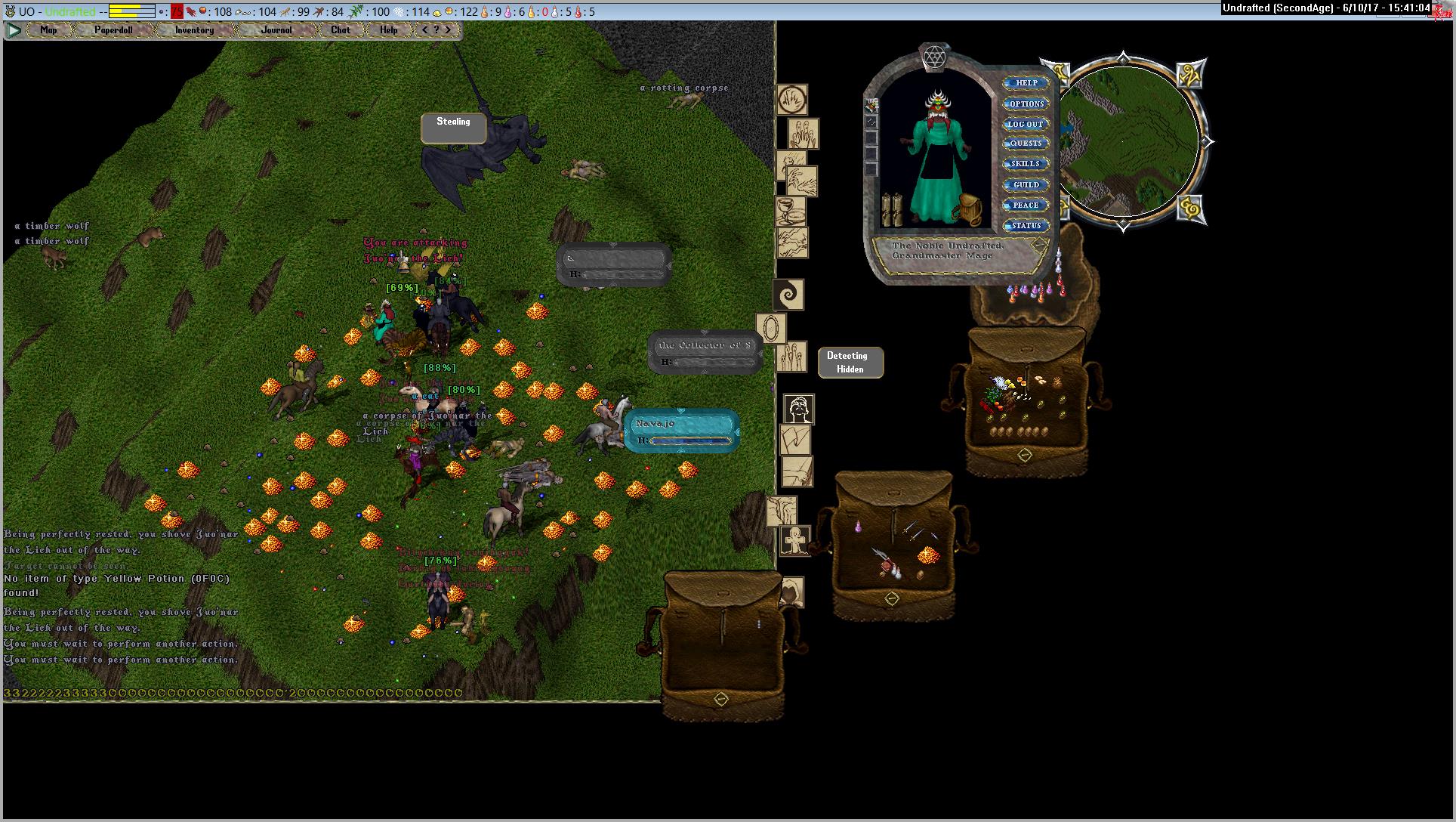1456x822 pixels.
Task: Click the Paperdoll menu bar button
Action: (x=113, y=30)
